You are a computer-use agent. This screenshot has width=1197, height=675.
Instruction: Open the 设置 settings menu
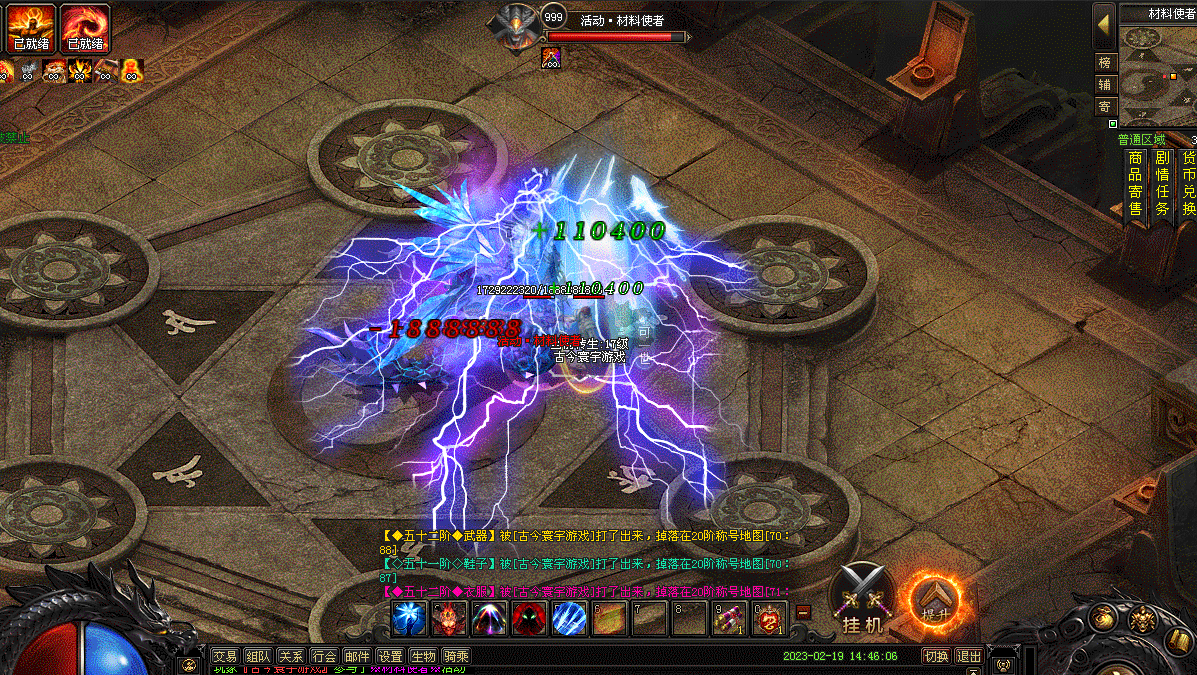(390, 656)
